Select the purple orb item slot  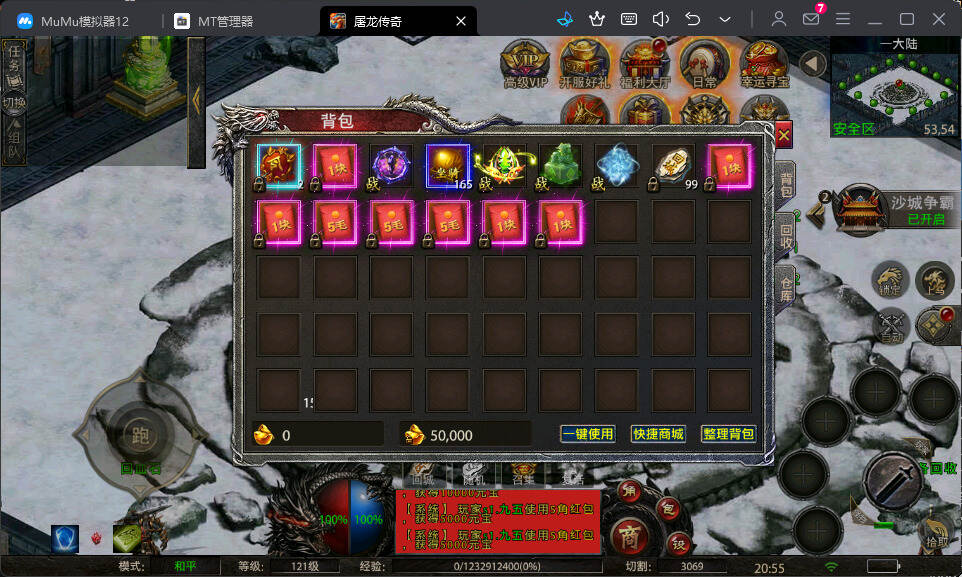pos(392,166)
